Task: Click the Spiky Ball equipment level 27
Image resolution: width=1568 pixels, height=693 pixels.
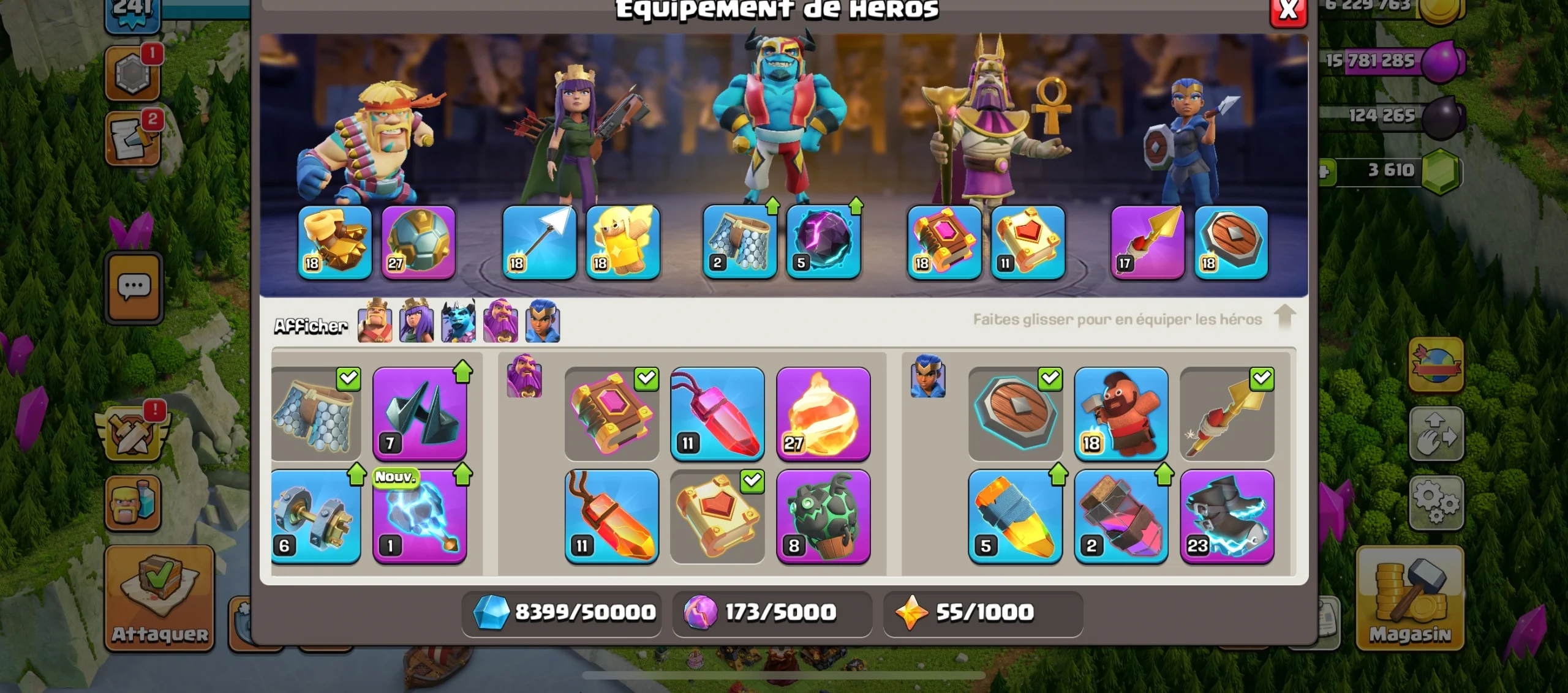Action: click(x=418, y=244)
